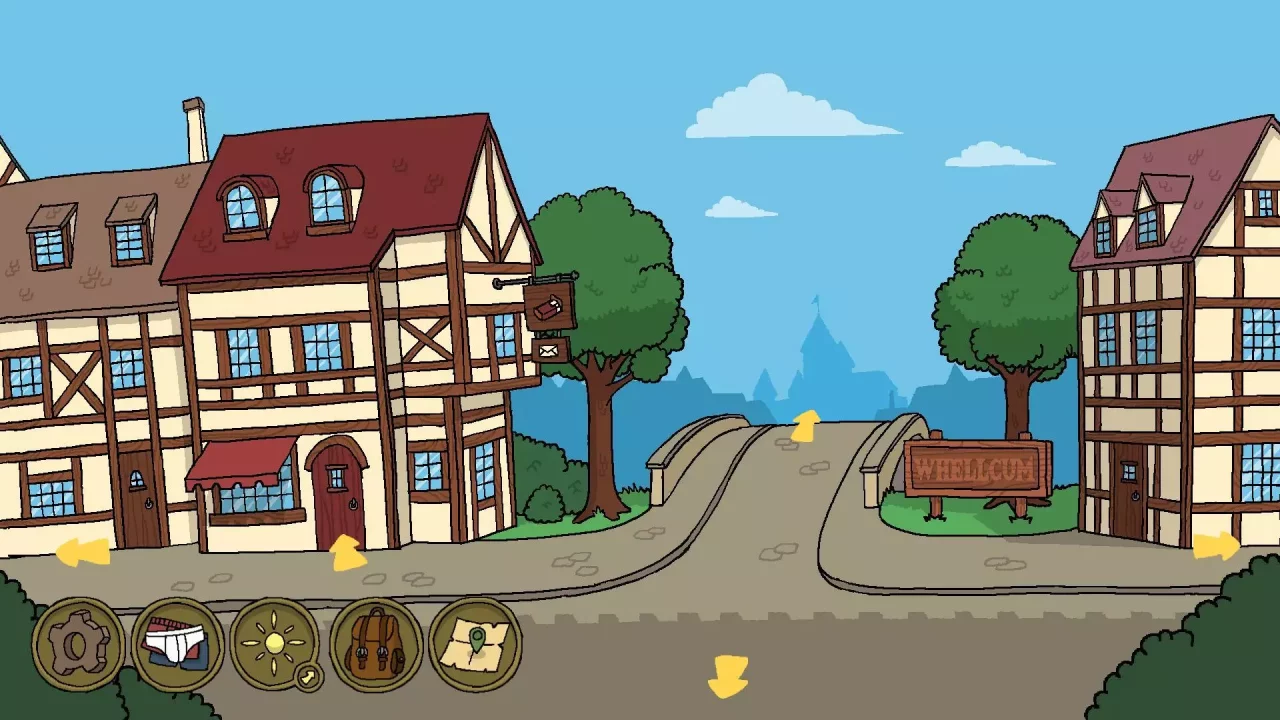Open the underwear clothing menu icon

(177, 645)
